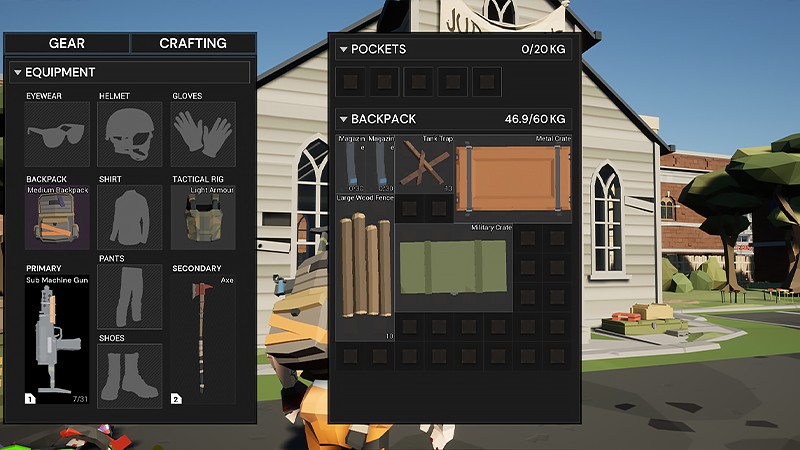Open the Crafting tab

click(x=193, y=43)
